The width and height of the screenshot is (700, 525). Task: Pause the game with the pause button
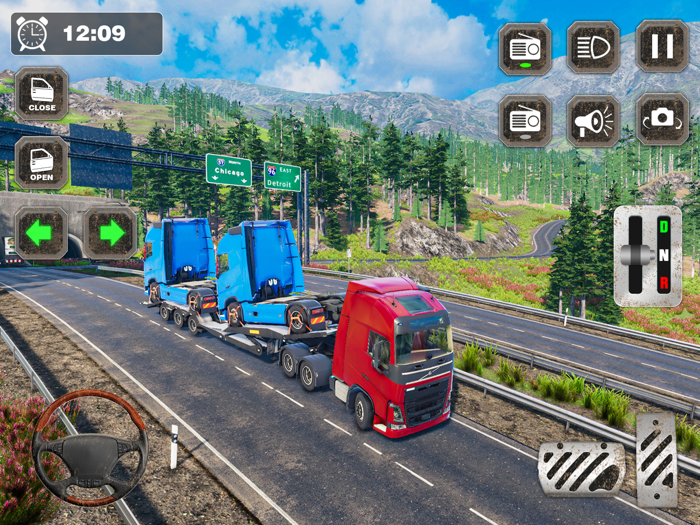[661, 46]
